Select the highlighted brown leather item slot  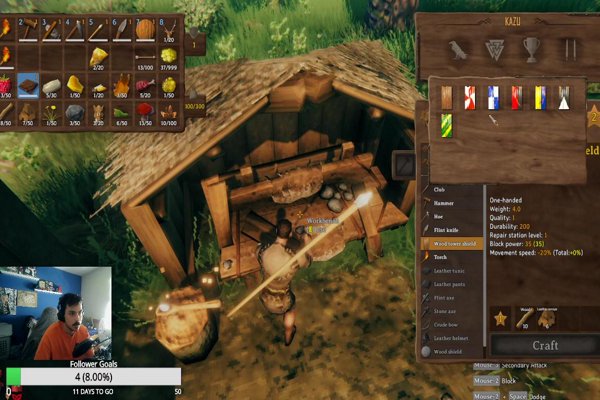click(x=29, y=83)
